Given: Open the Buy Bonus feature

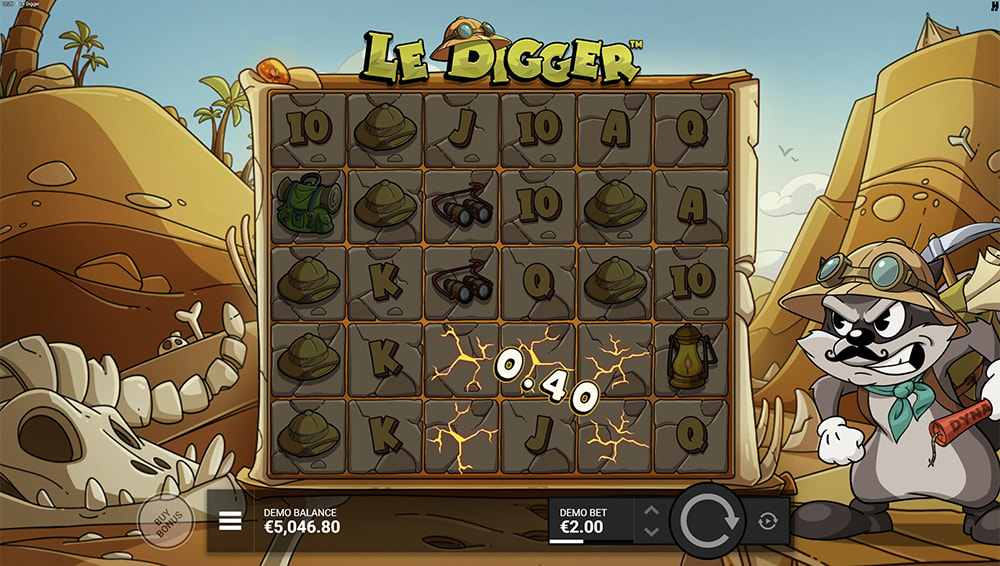Looking at the screenshot, I should 165,521.
